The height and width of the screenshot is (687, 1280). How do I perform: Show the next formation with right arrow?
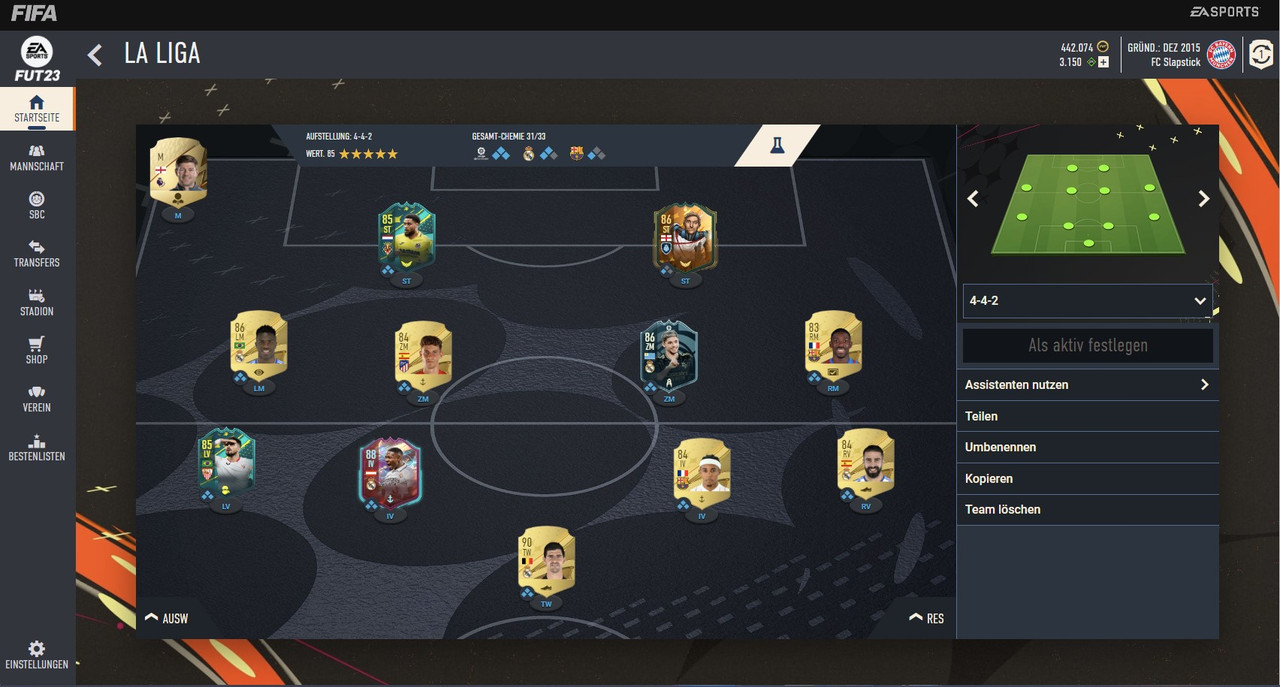click(1204, 199)
